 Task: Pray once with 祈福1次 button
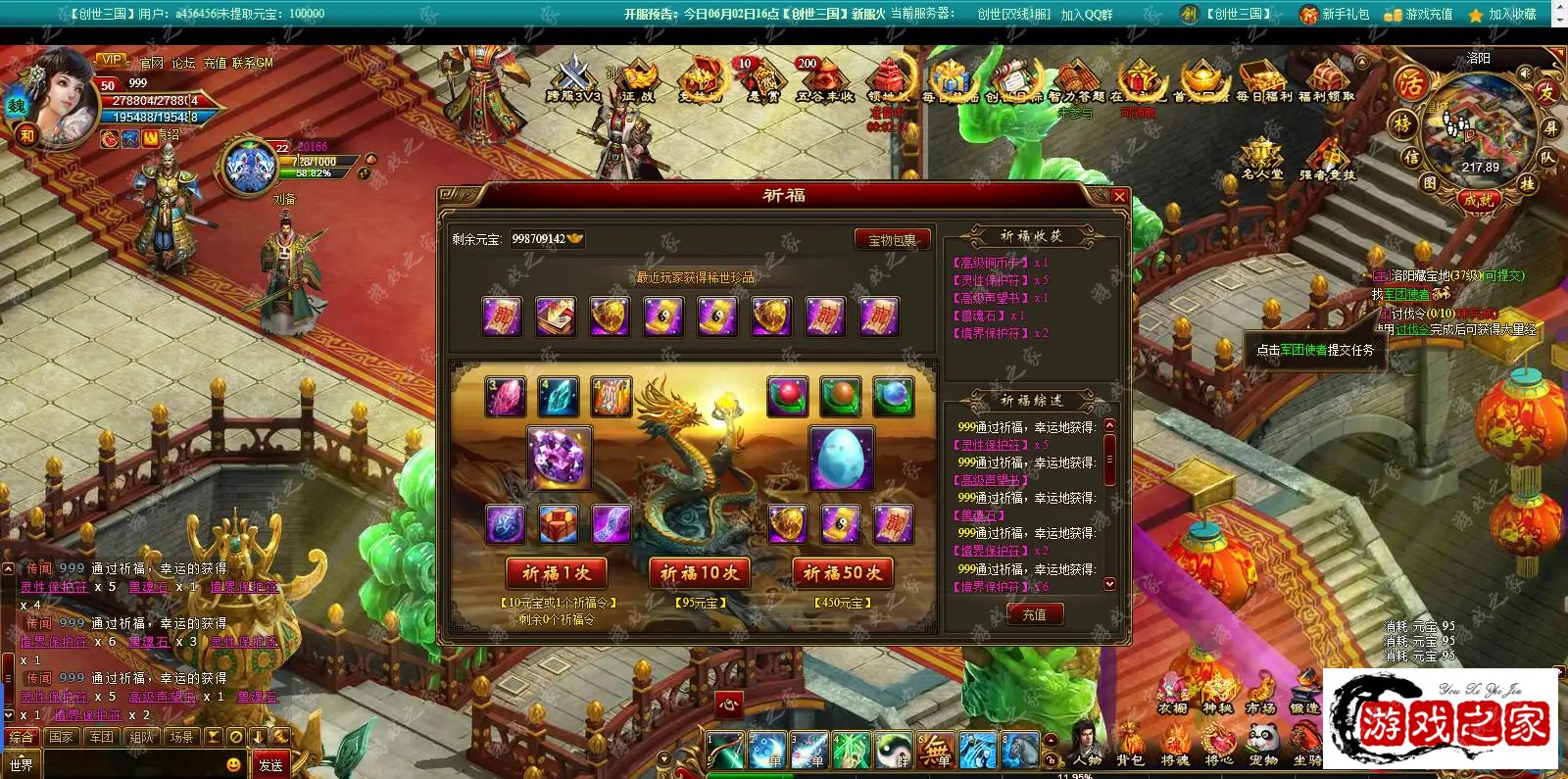click(x=556, y=573)
